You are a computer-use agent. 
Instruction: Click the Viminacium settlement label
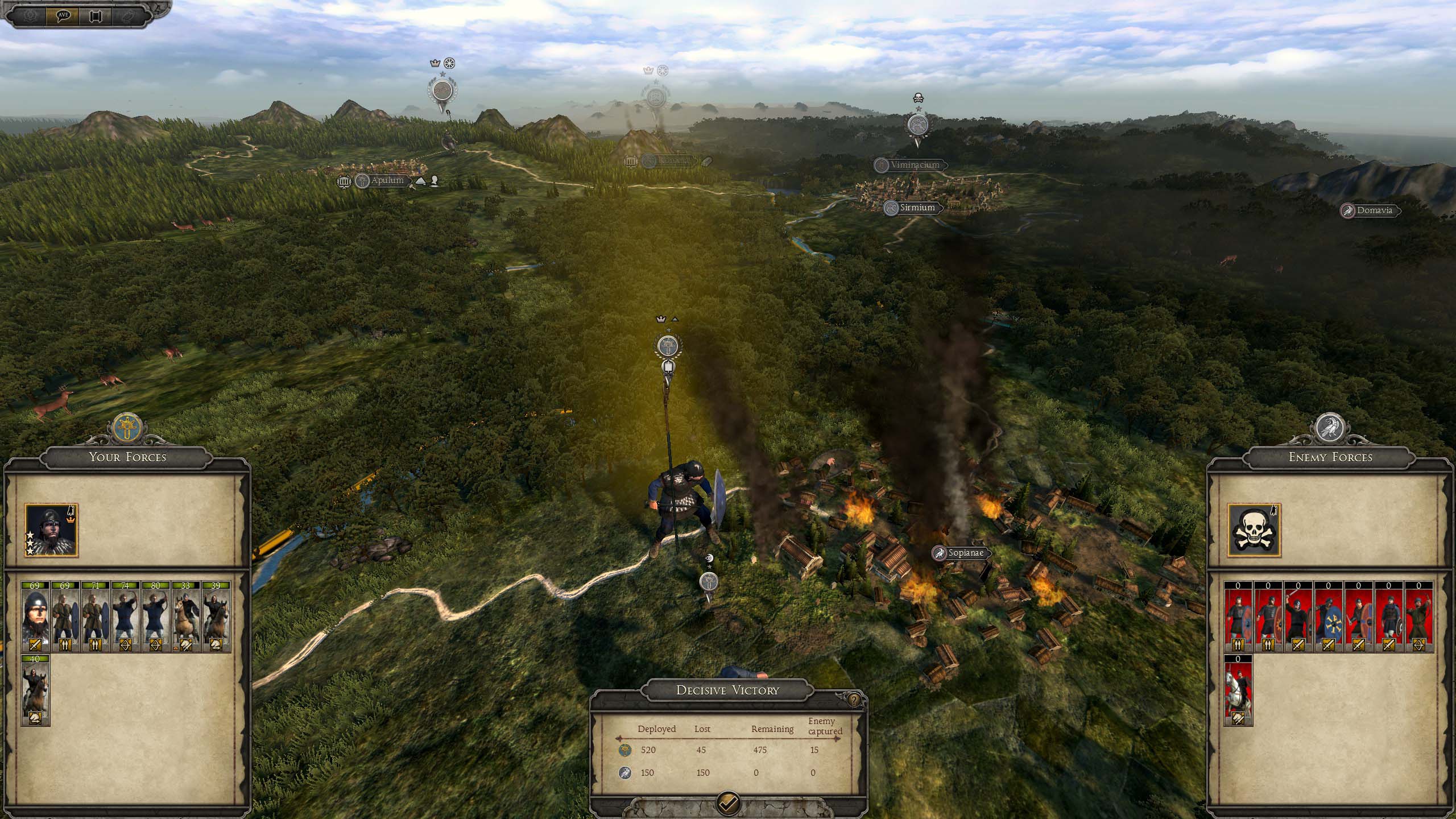tap(915, 165)
